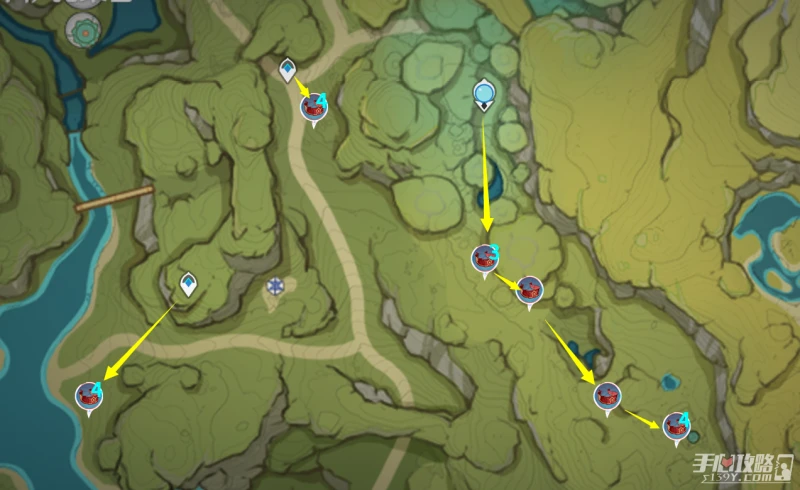Select the red pin touching the small teal pond
This screenshot has width=800, height=490.
coord(678,424)
